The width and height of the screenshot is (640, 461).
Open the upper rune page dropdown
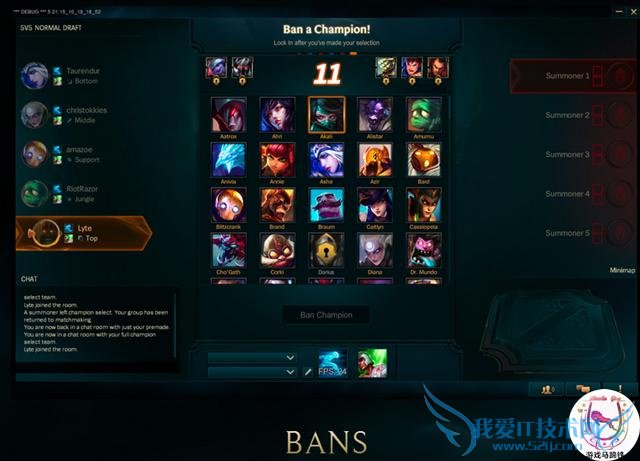(252, 357)
